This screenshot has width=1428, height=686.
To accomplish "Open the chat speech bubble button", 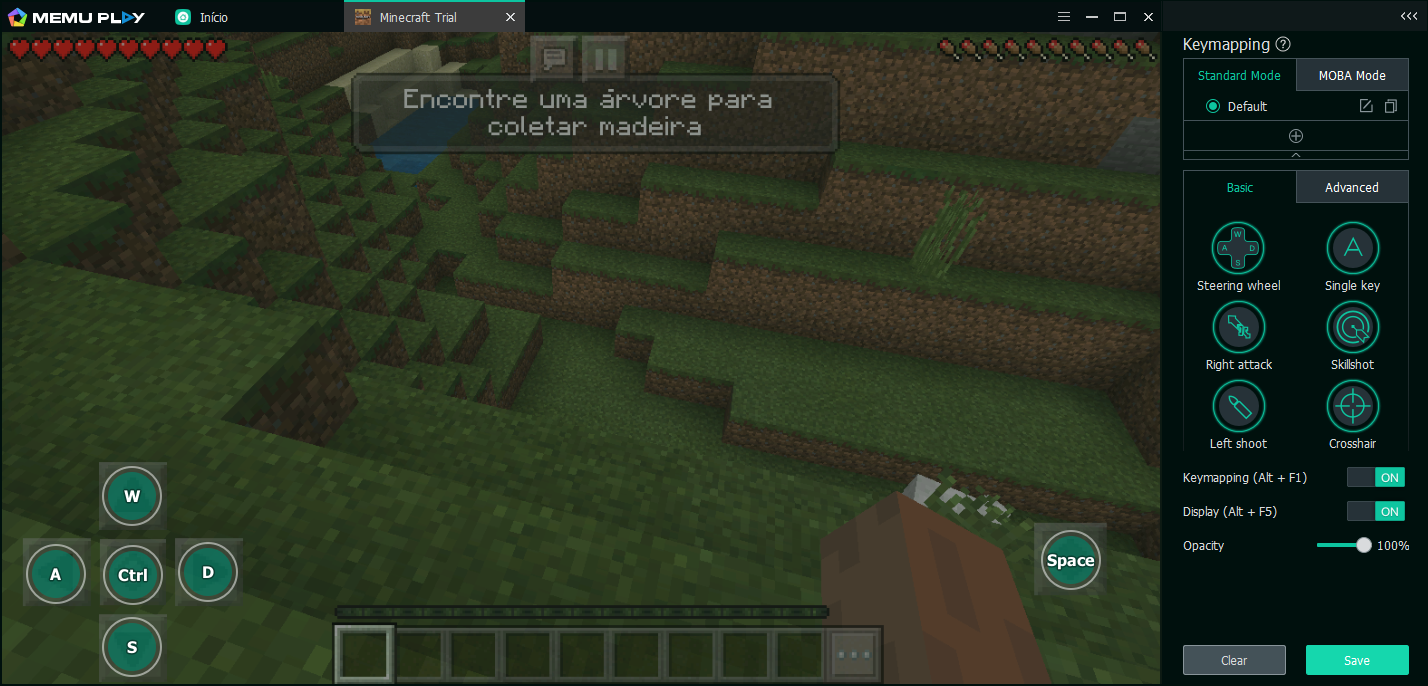I will pyautogui.click(x=553, y=58).
